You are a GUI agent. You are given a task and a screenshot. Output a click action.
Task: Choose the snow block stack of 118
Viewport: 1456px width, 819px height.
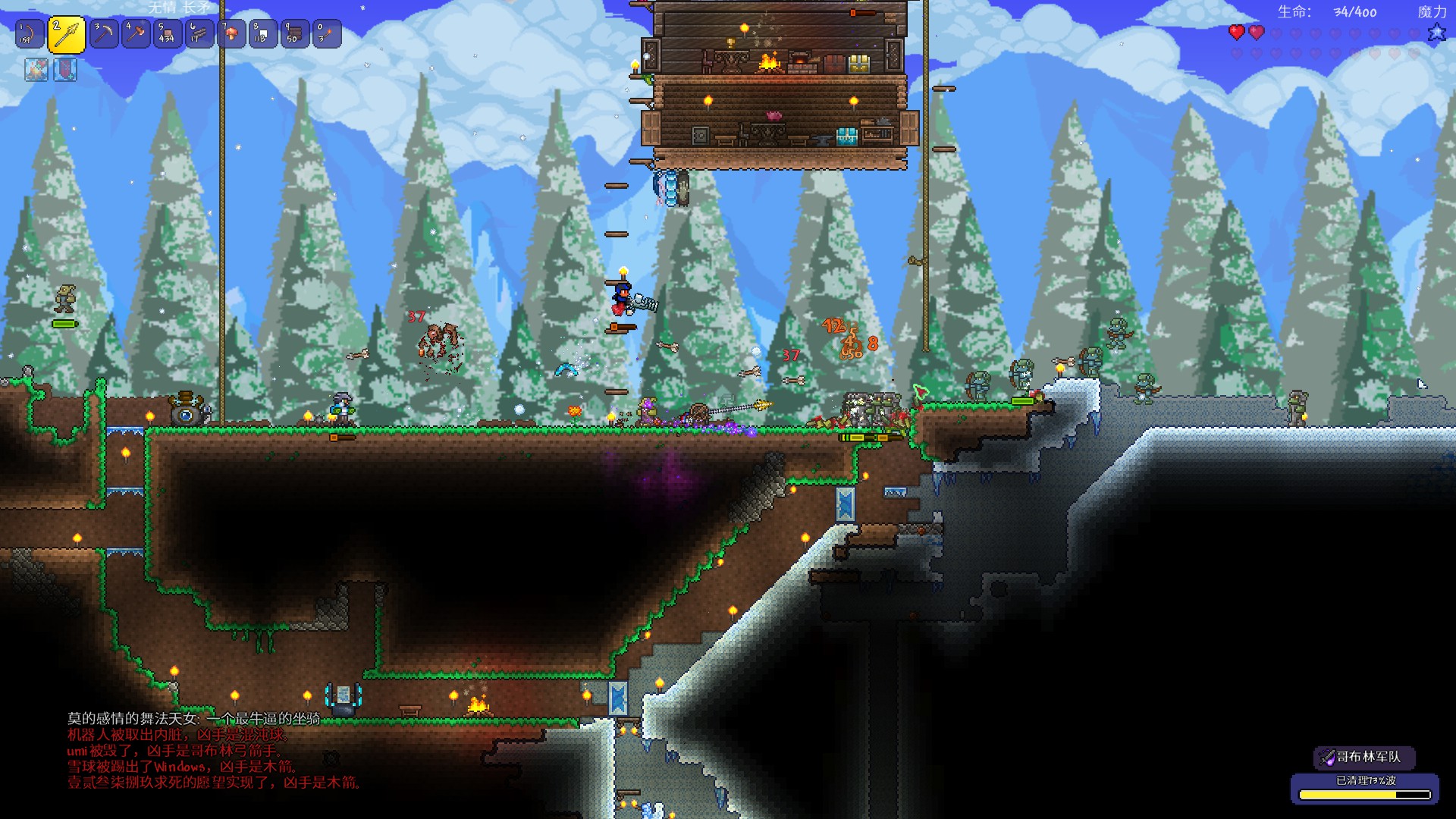[263, 34]
